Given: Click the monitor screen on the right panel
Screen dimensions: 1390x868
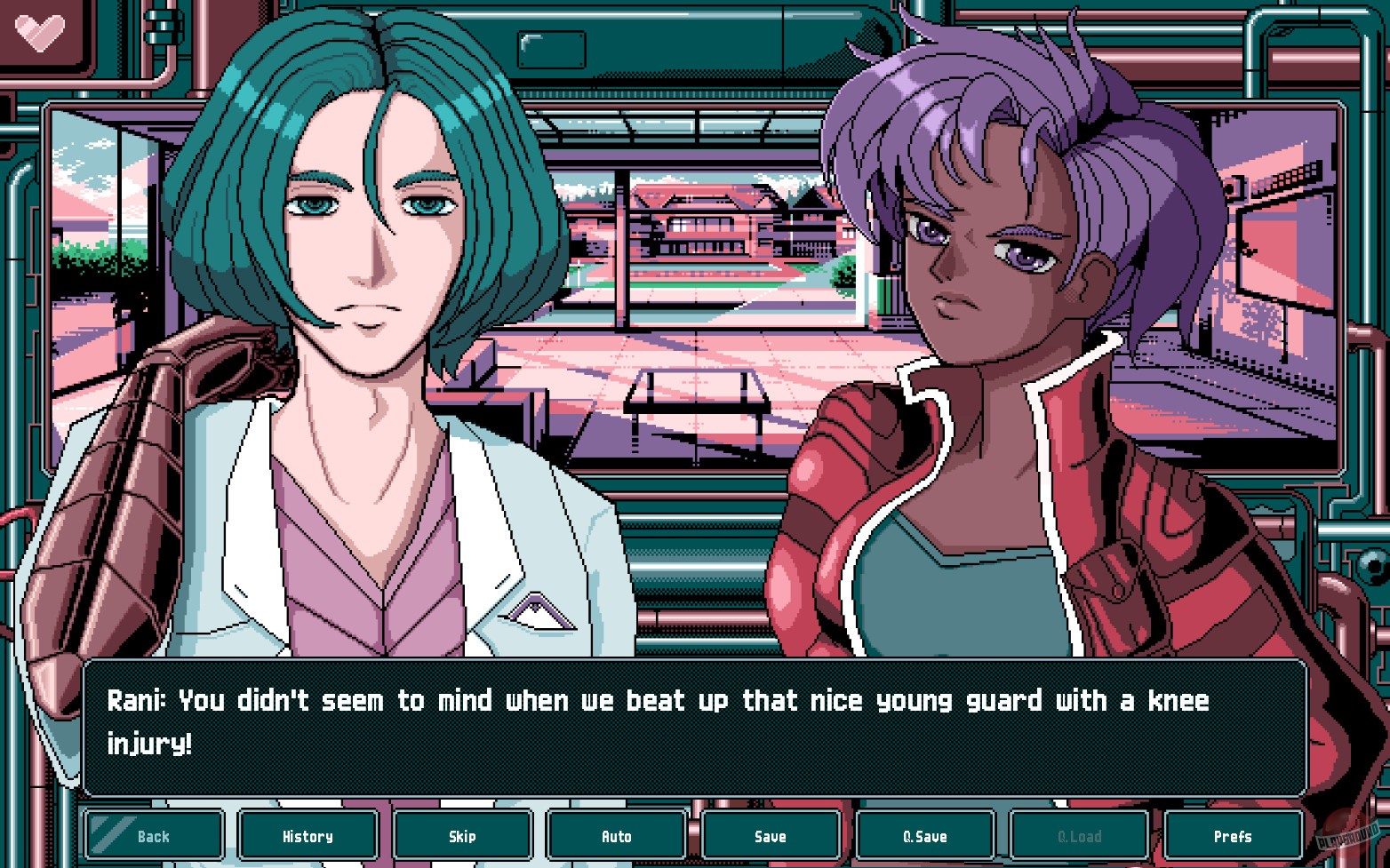Looking at the screenshot, I should [1280, 249].
